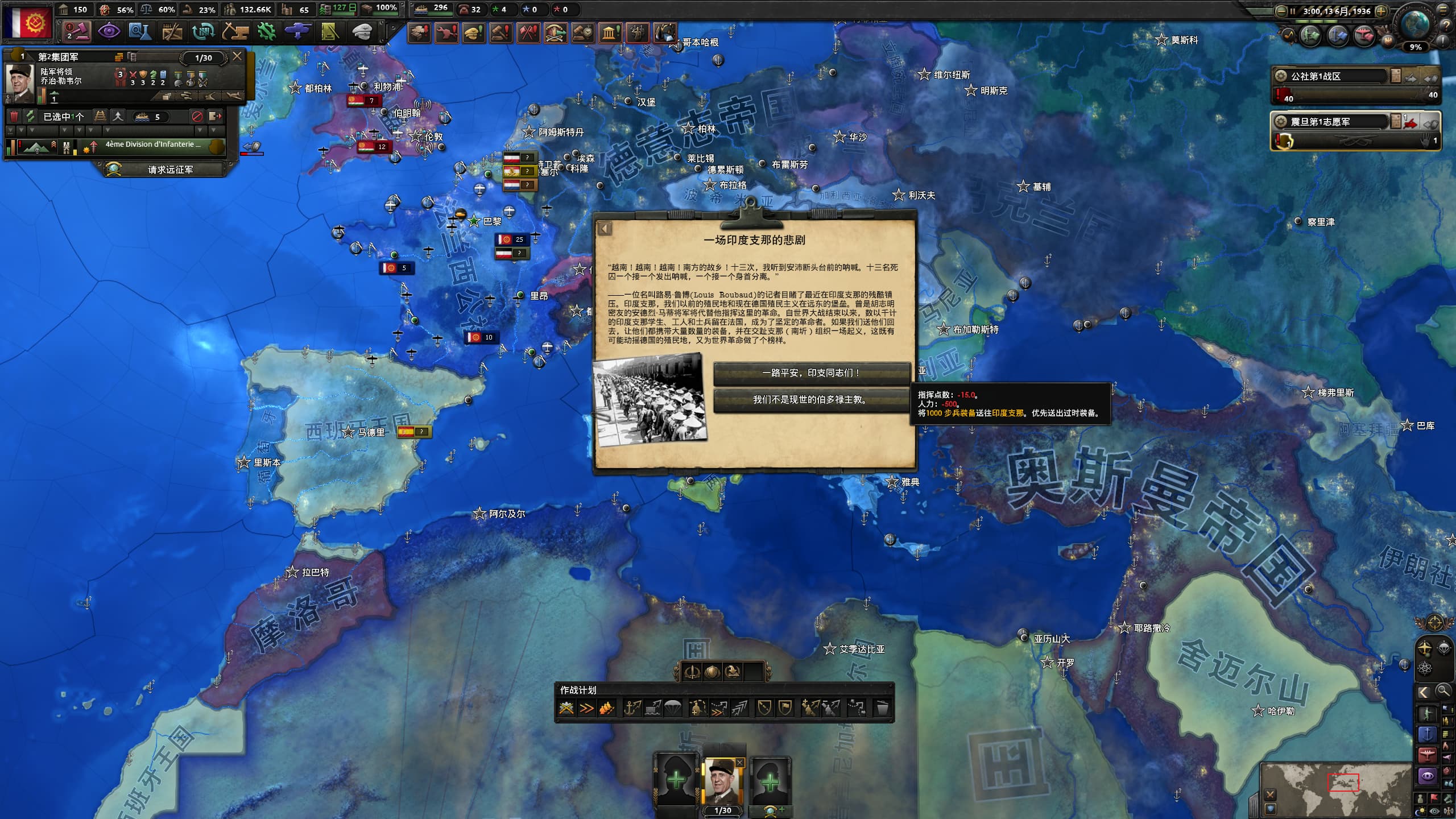Image resolution: width=1456 pixels, height=819 pixels.
Task: Open the decisions gavel menu
Action: tap(77, 32)
